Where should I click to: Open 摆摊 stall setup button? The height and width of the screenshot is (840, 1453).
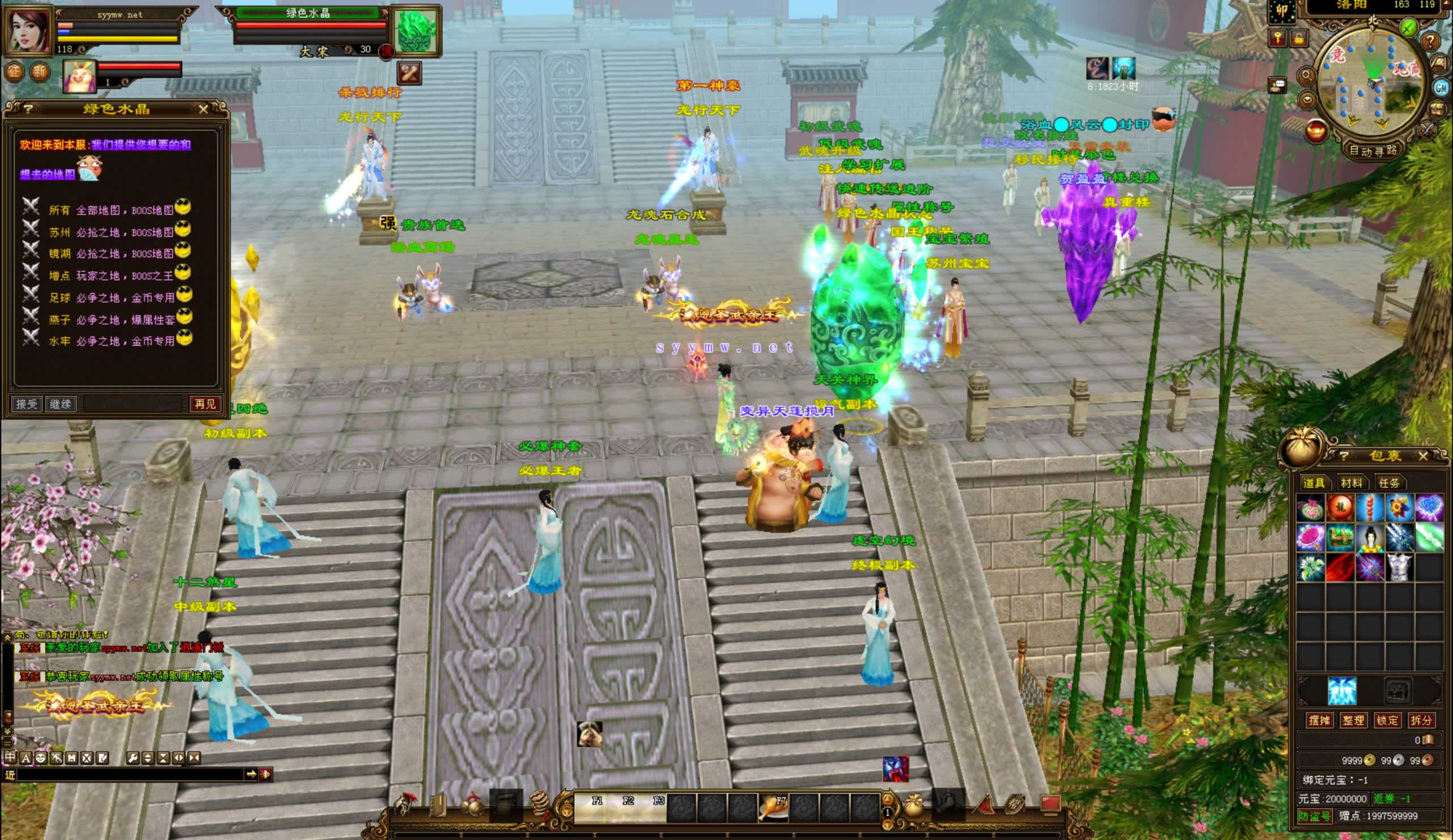[1319, 720]
